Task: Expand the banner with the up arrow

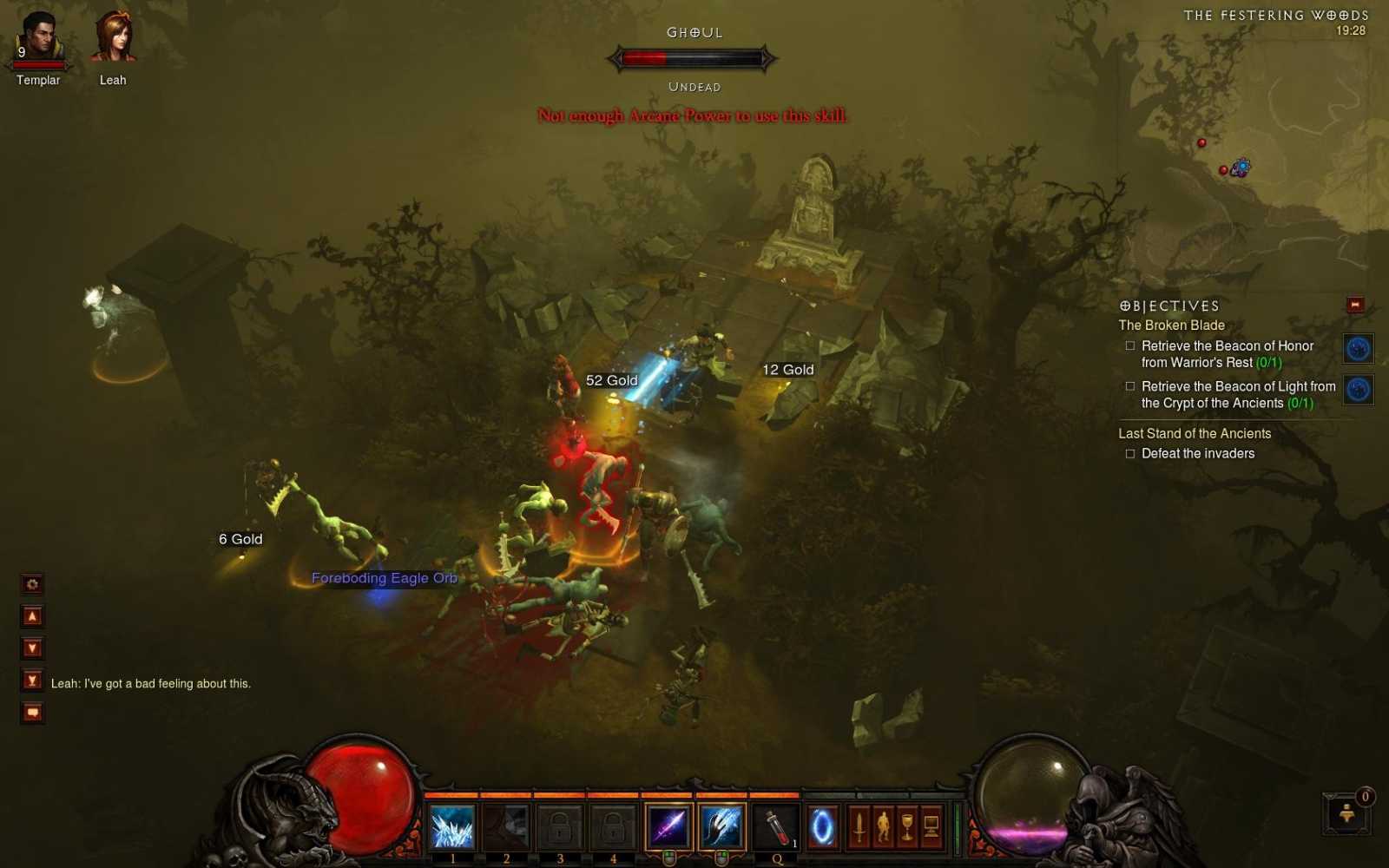Action: pos(31,616)
